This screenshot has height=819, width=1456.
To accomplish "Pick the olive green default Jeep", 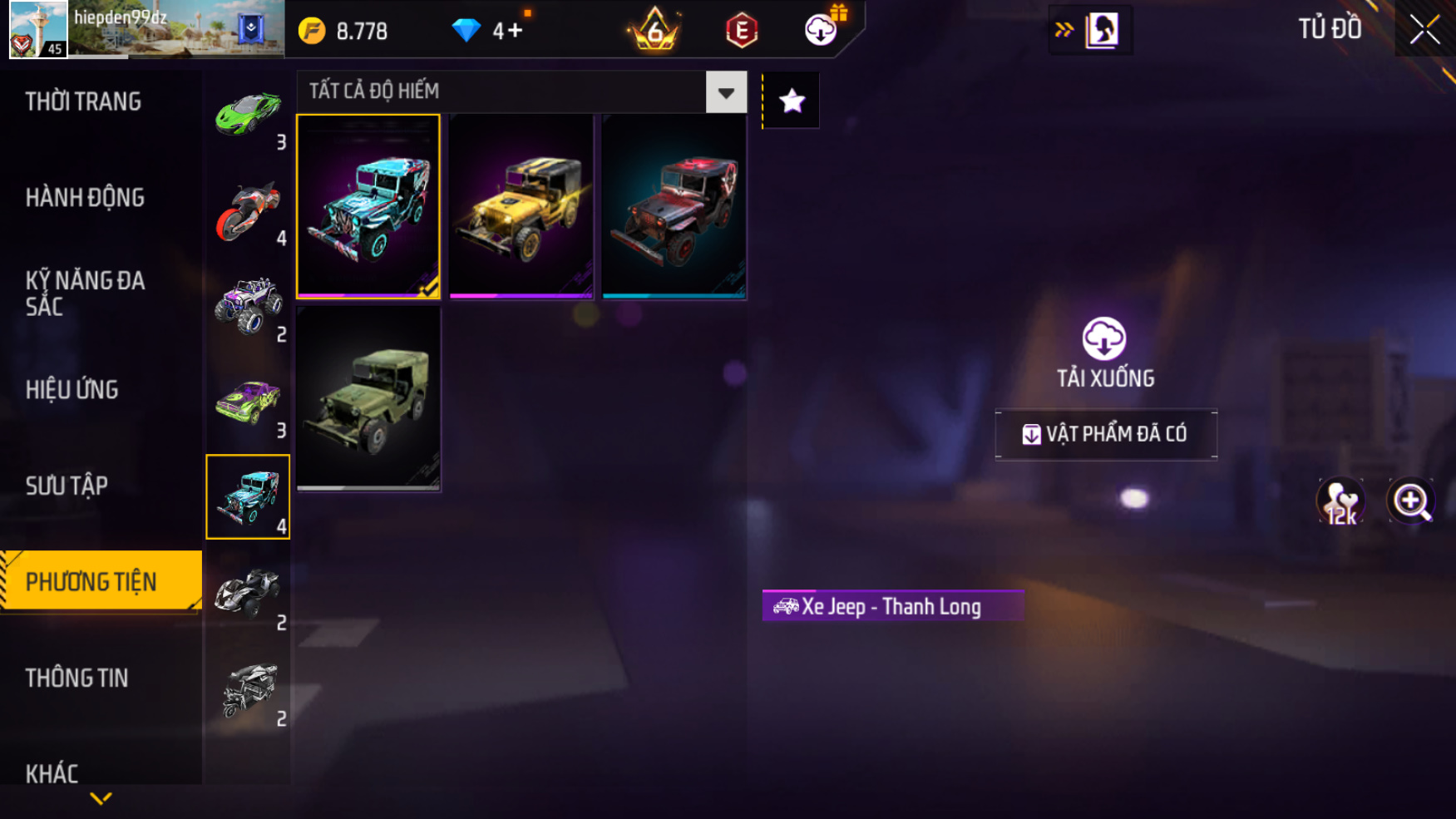I will [368, 398].
